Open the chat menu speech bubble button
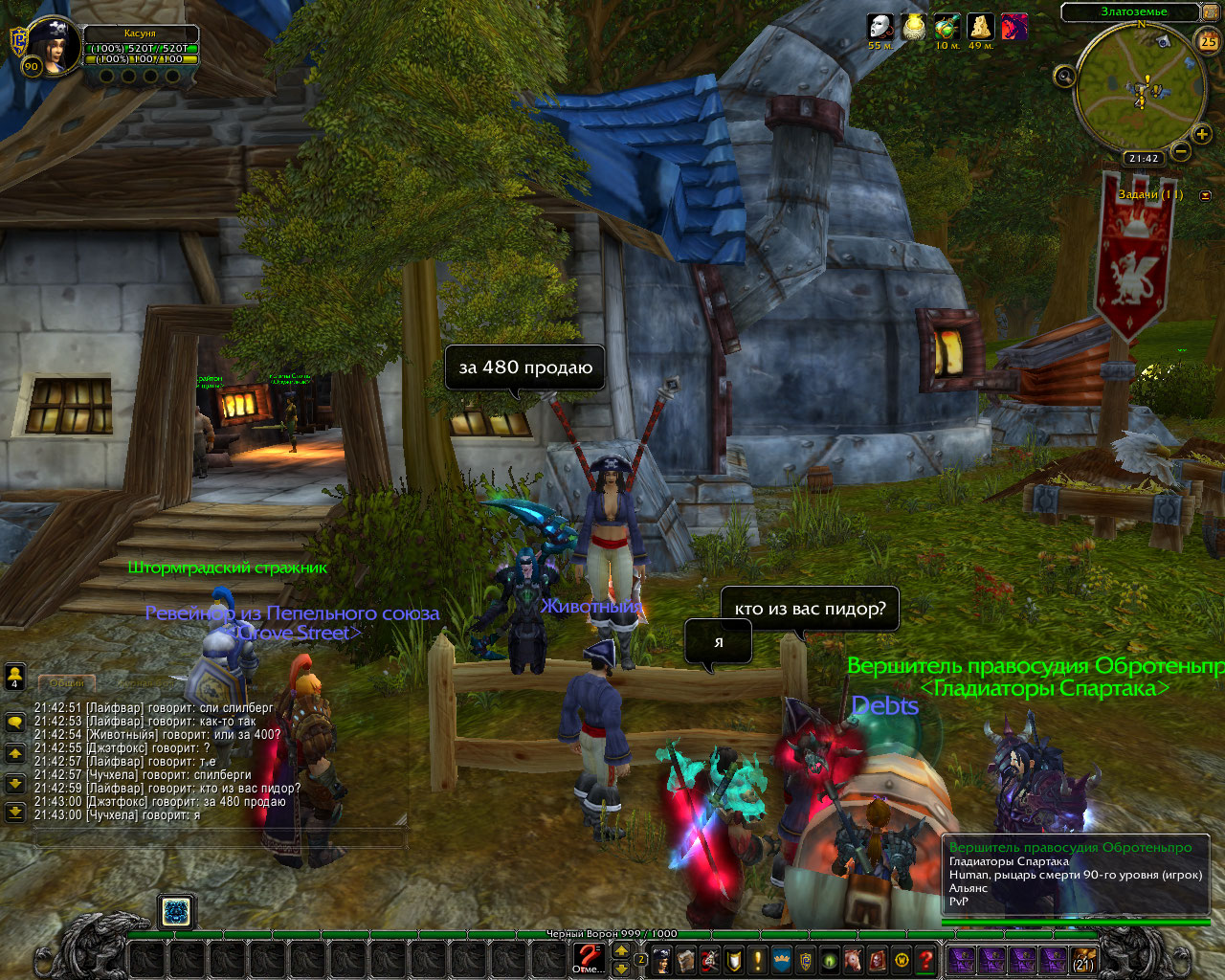The height and width of the screenshot is (980, 1225). point(15,723)
